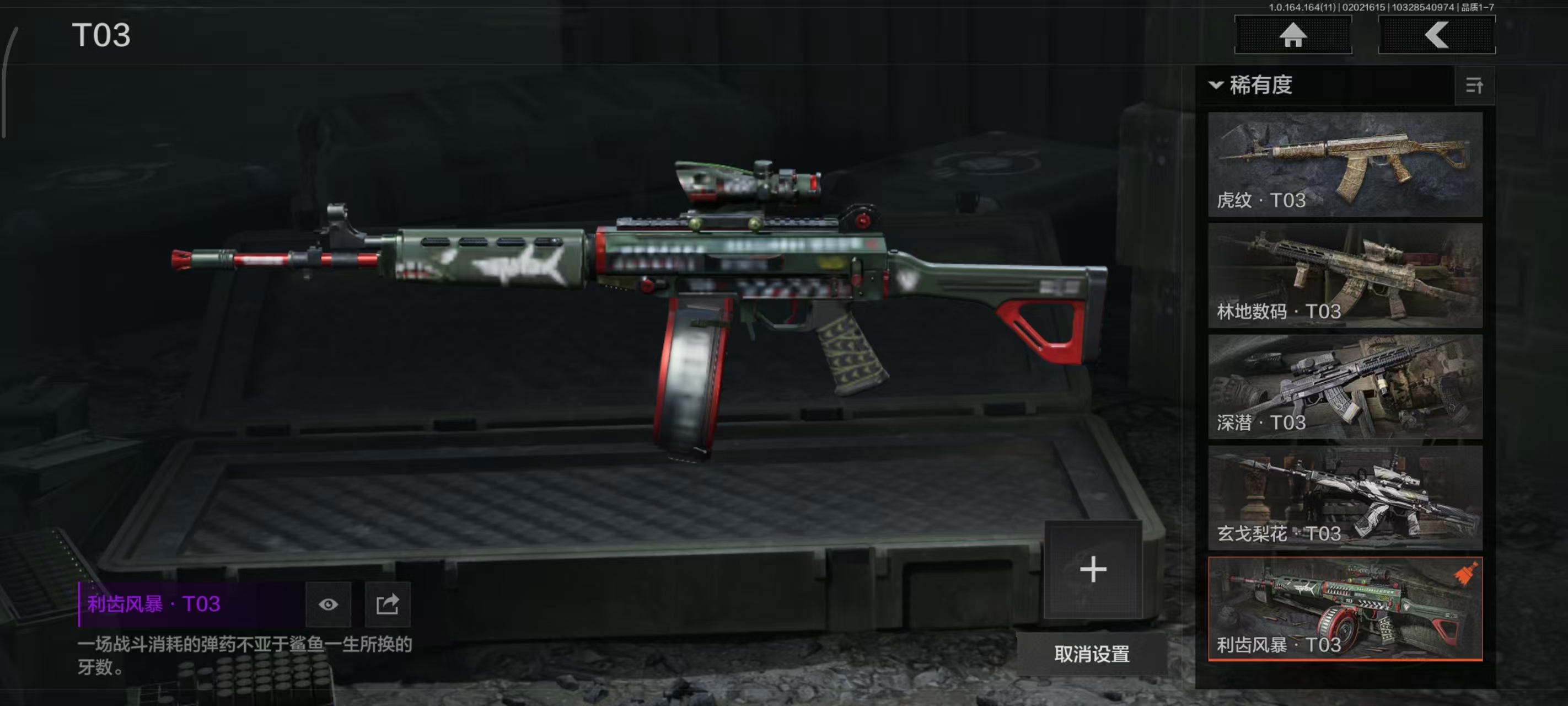Pick the 深潜 · T03 skin
1568x706 pixels.
[x=1345, y=387]
